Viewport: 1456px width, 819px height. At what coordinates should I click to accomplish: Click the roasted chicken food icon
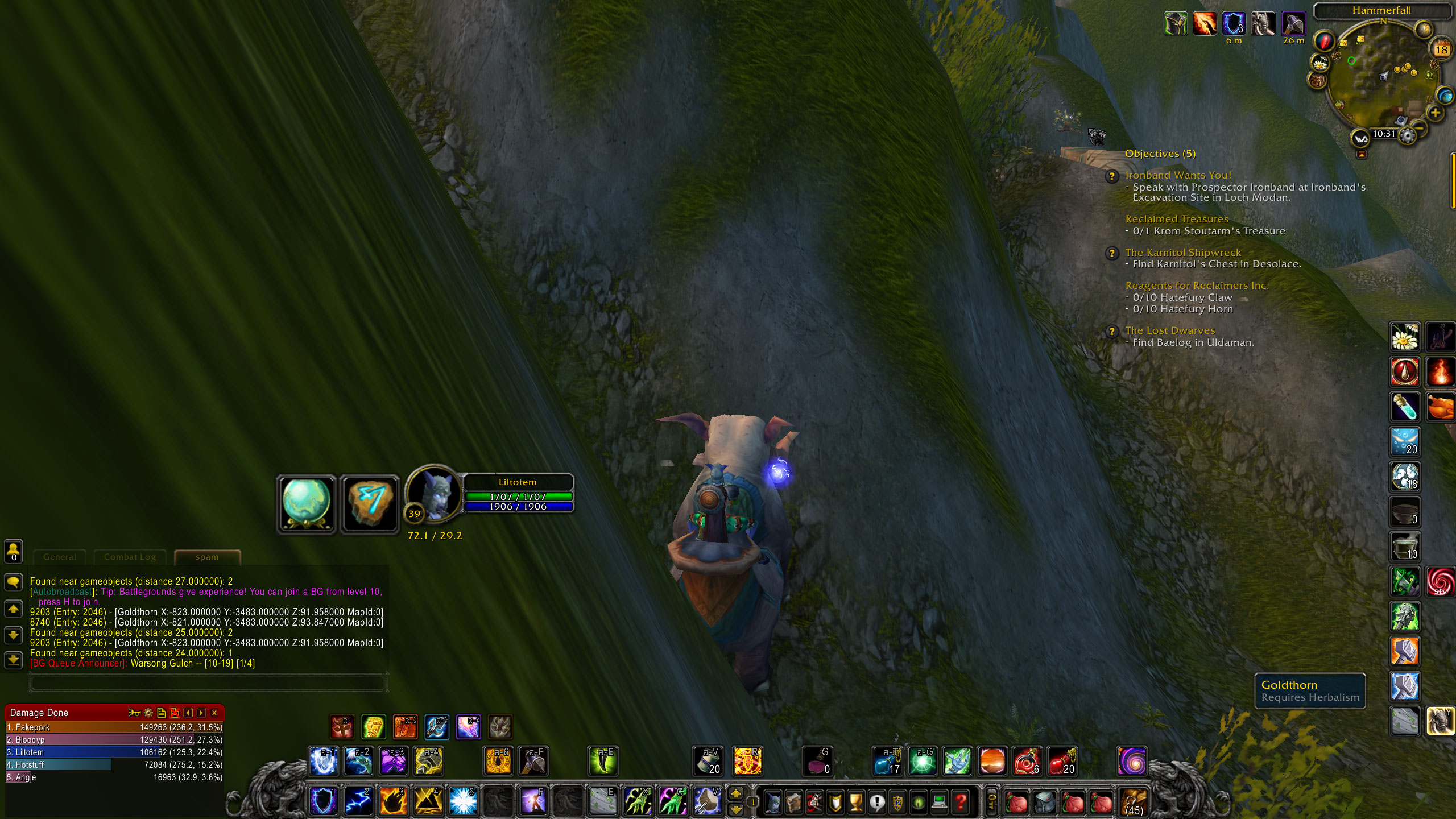(1441, 405)
